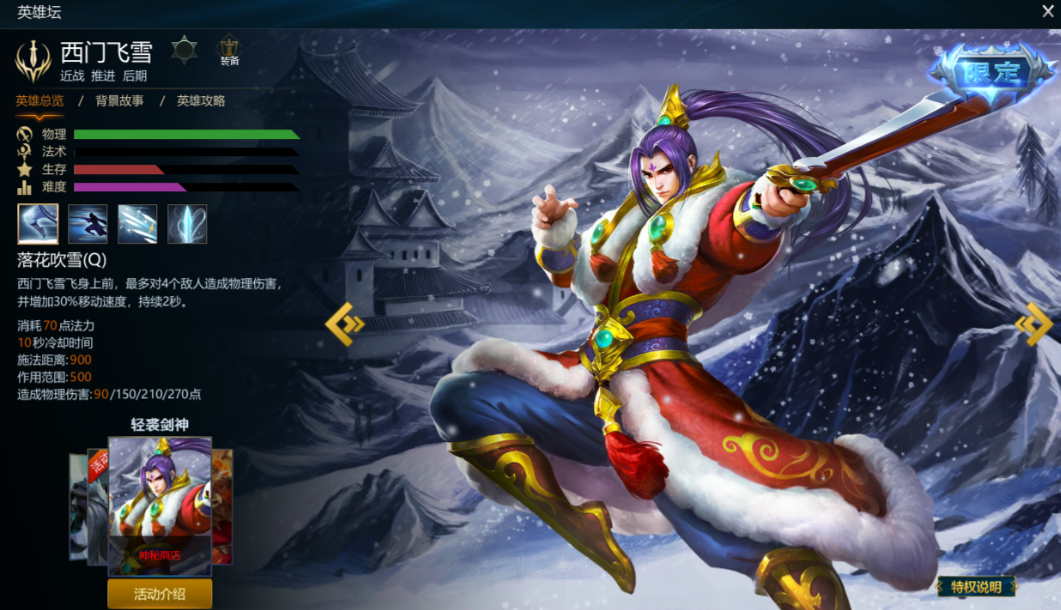Show the 特权说明 privilege info
1061x610 pixels.
tap(976, 587)
